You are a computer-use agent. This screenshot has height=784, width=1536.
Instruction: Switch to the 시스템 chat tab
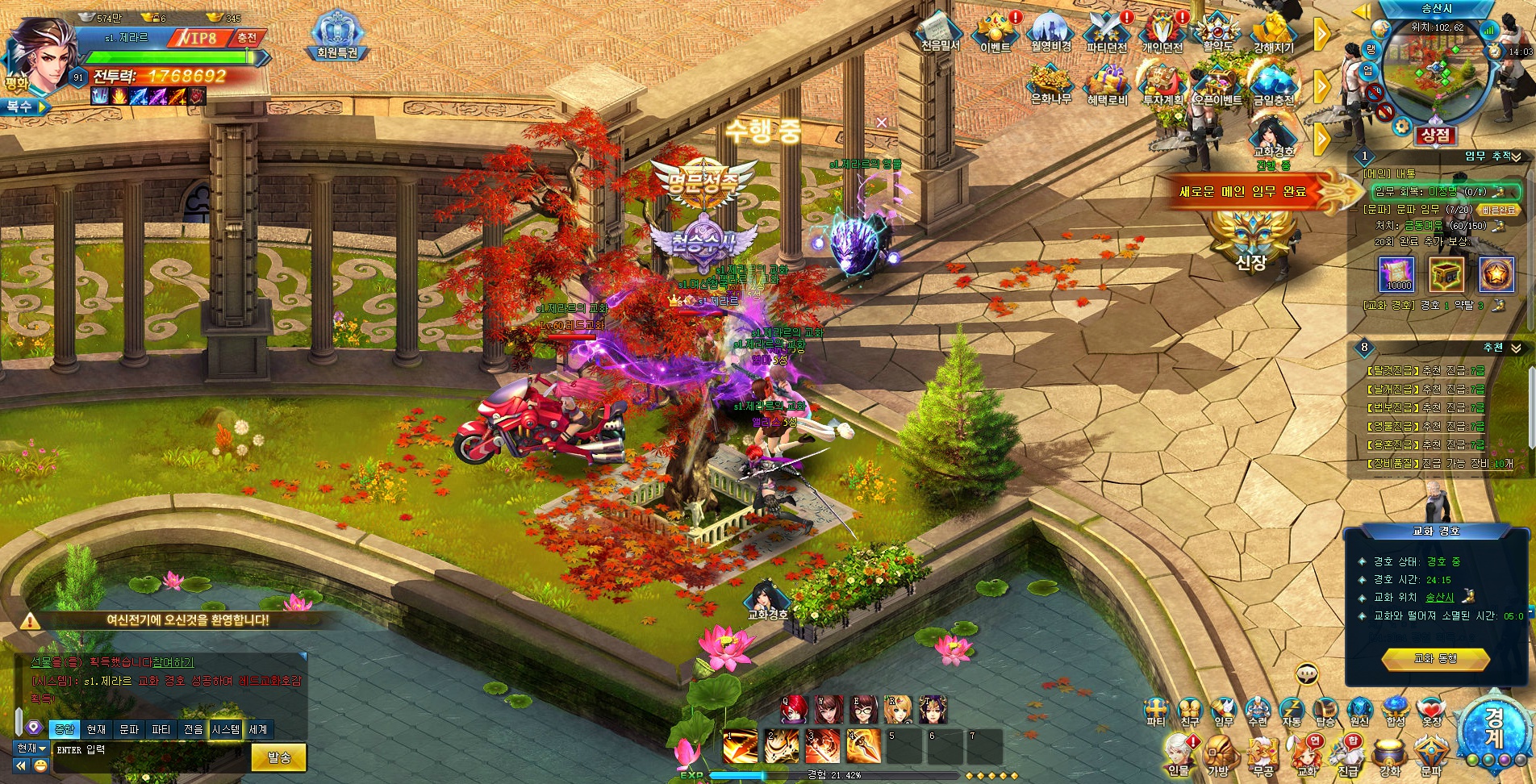(226, 729)
